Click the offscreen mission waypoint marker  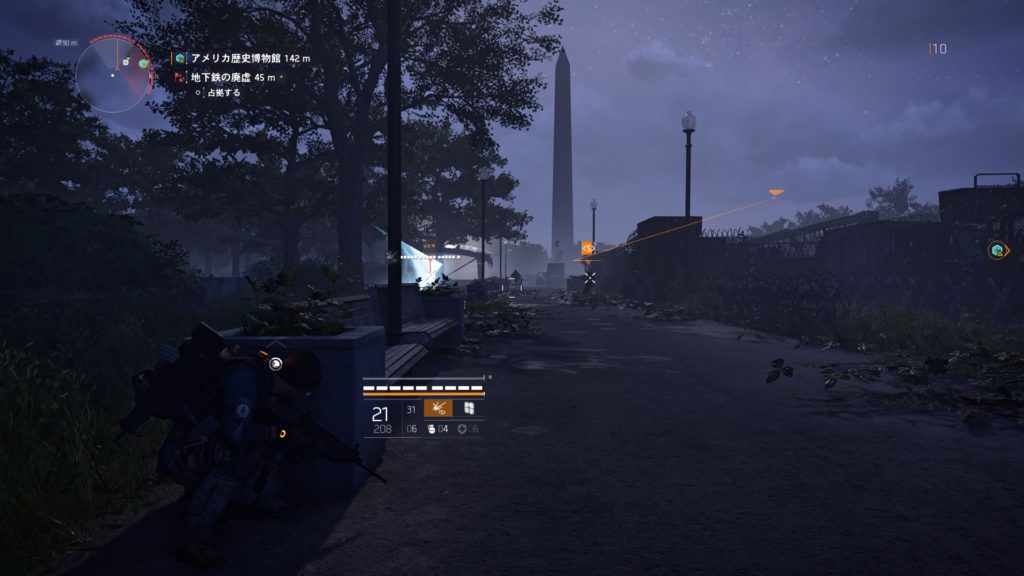coord(997,250)
